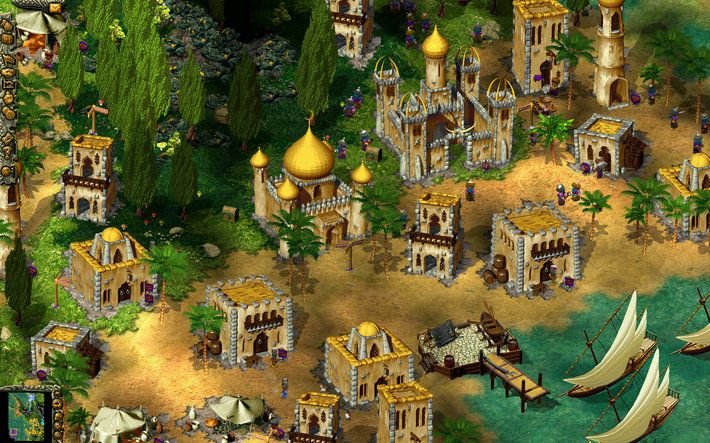Viewport: 710px width, 443px height.
Task: Jump to a location on the minimap
Action: 27,416
